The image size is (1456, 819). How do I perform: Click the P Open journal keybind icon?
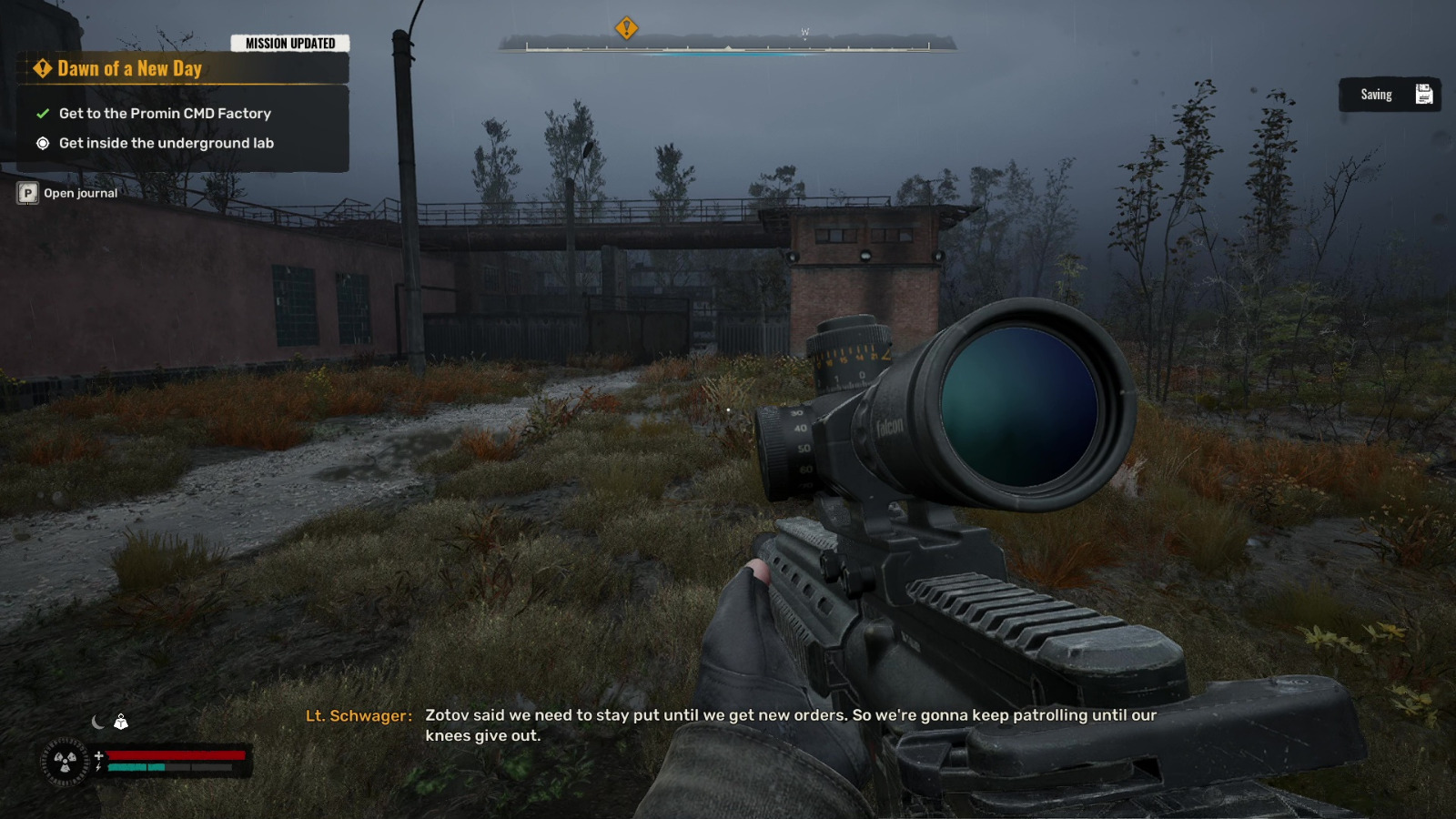click(x=26, y=193)
